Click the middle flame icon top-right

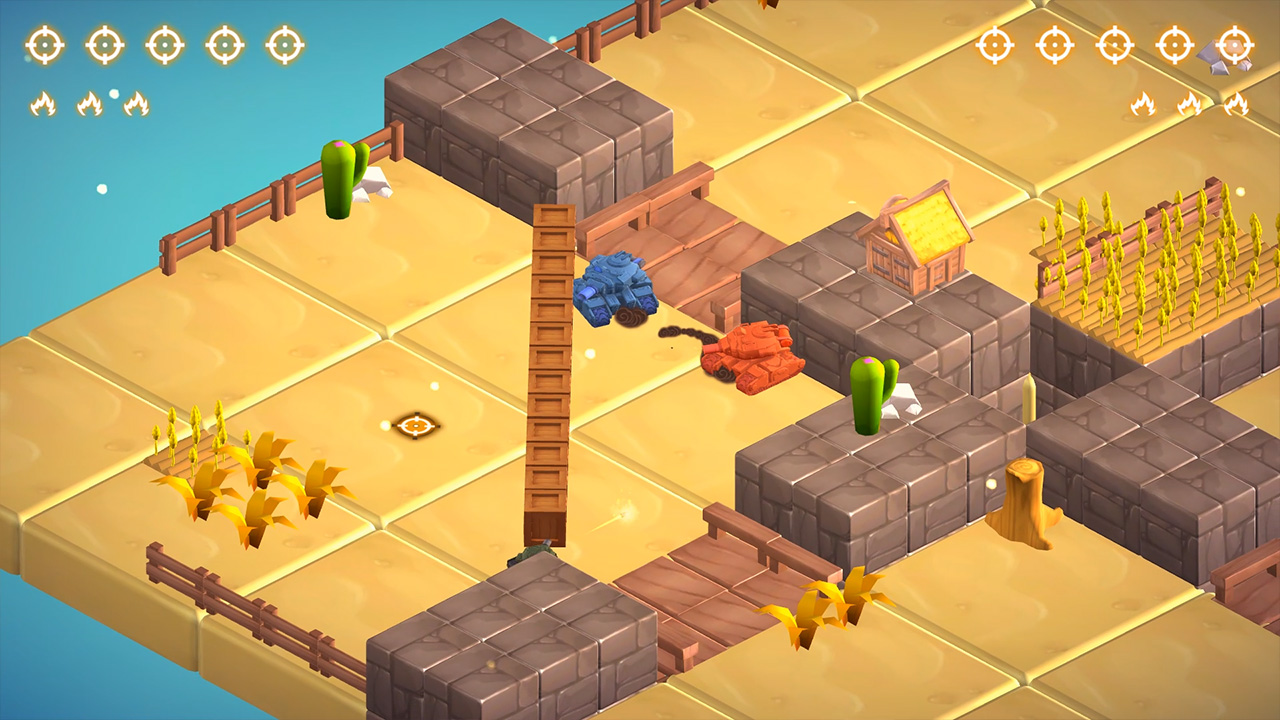1189,103
